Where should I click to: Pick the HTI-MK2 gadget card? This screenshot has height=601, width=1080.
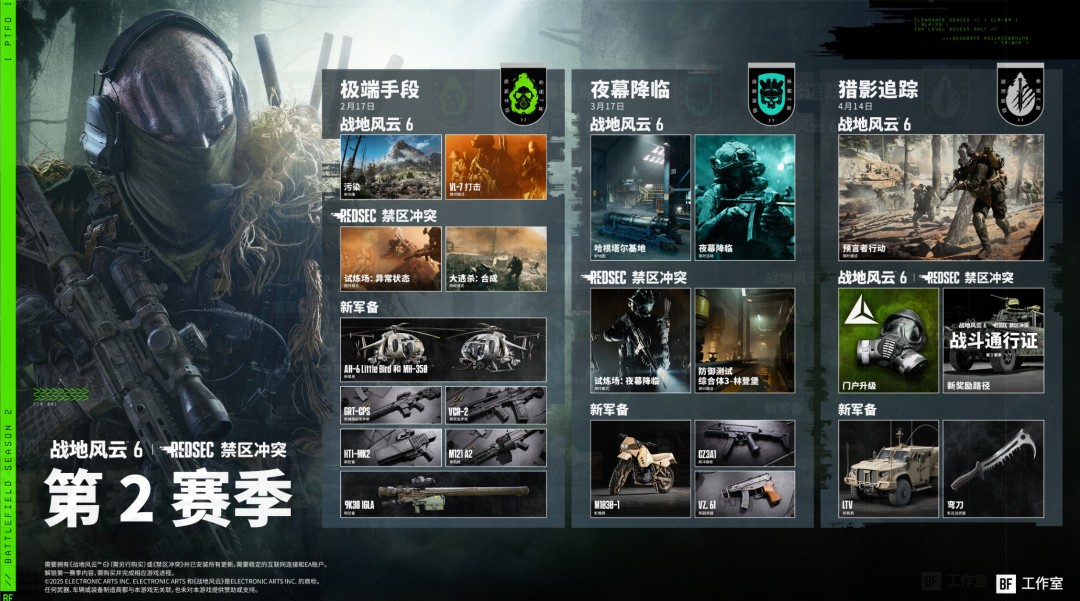point(391,447)
